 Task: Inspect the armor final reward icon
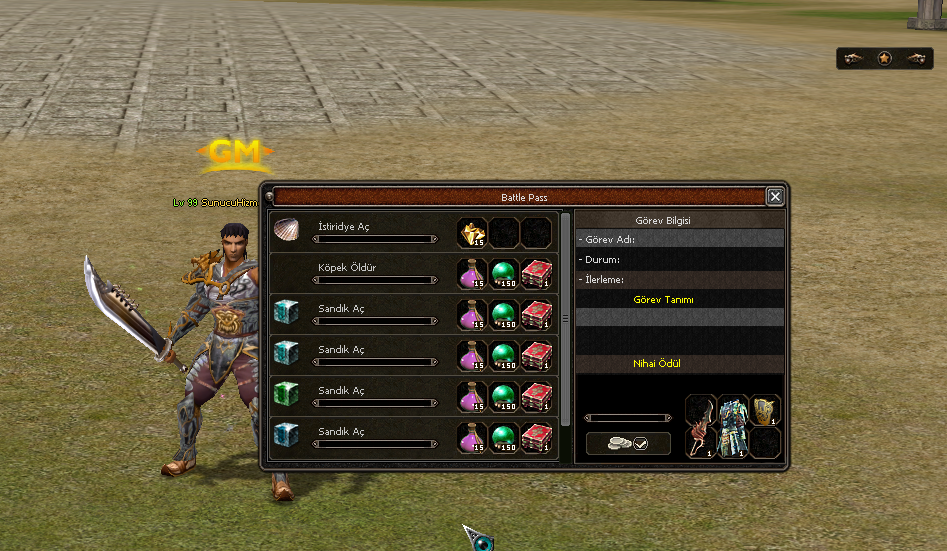pyautogui.click(x=733, y=426)
